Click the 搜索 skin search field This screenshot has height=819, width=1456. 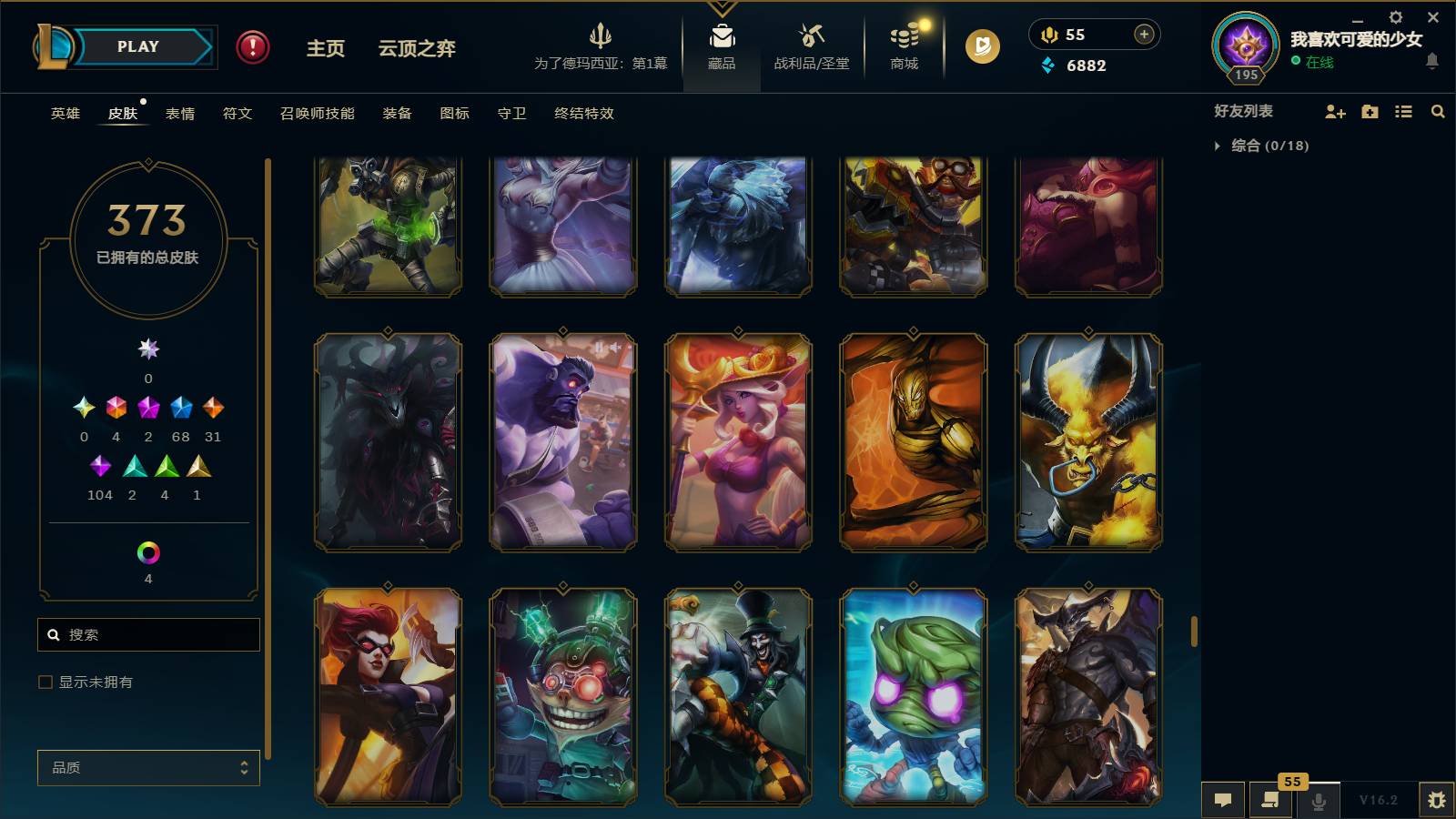coord(148,634)
